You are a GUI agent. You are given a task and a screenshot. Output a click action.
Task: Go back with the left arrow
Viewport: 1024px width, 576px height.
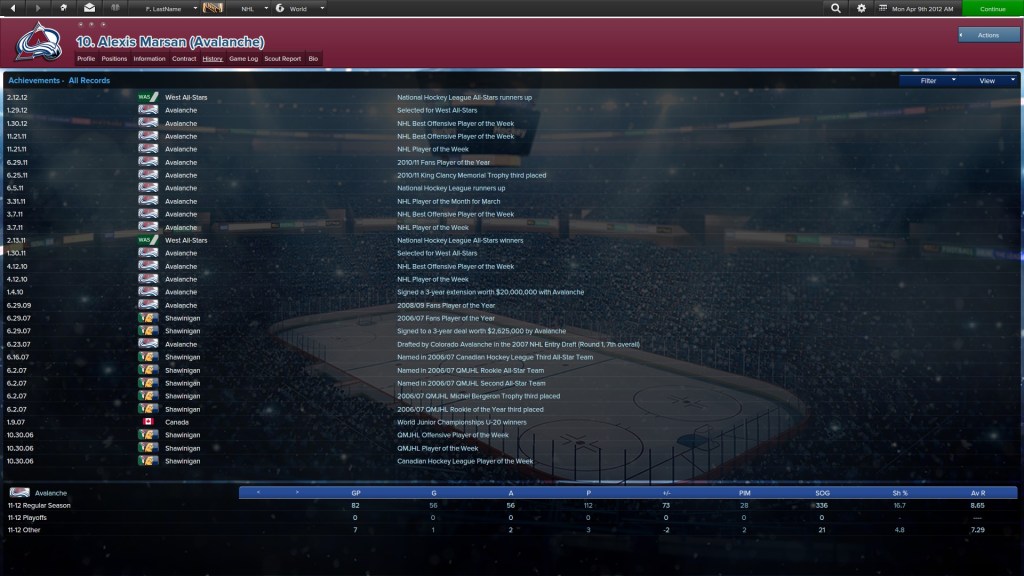(14, 8)
